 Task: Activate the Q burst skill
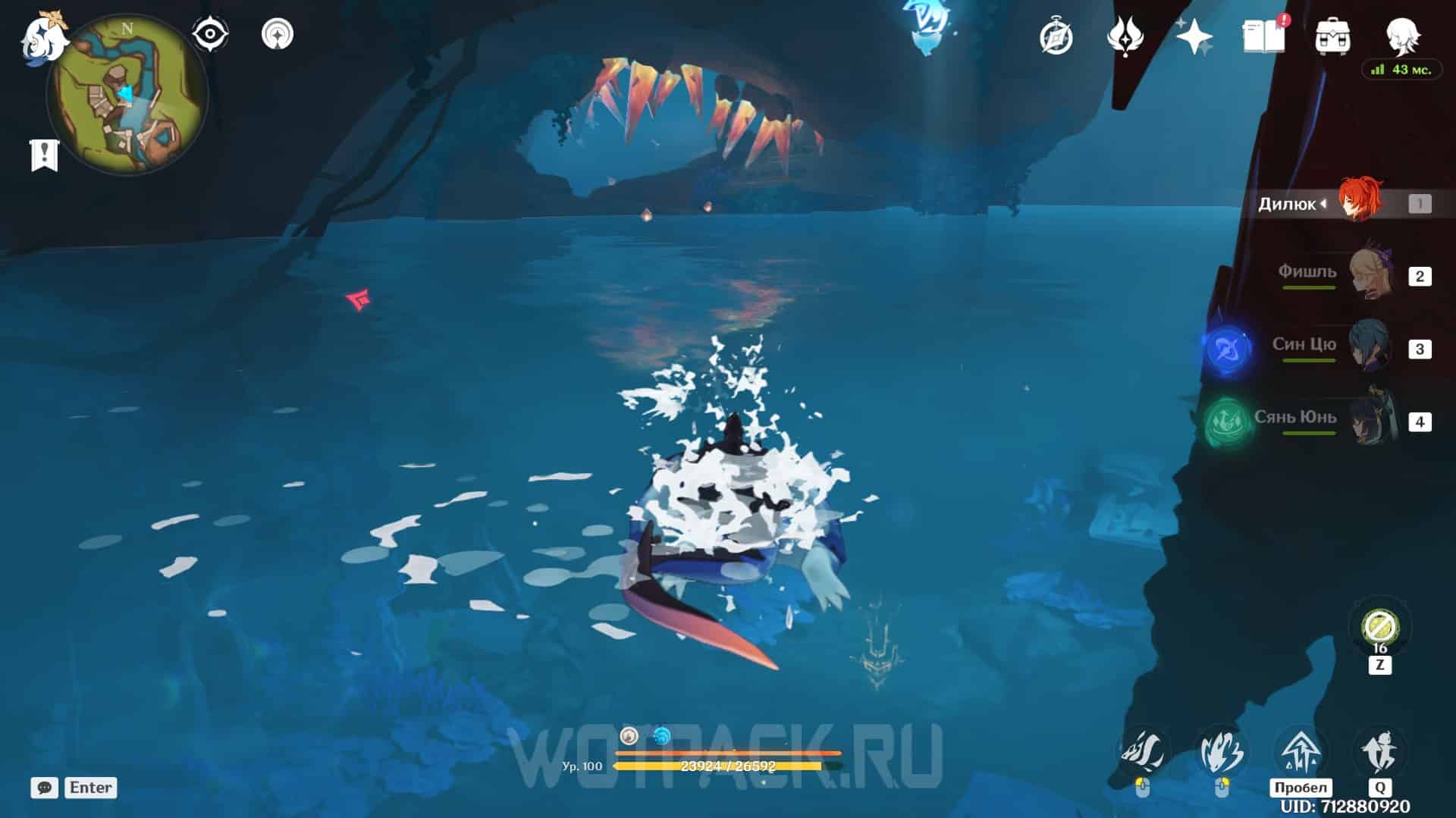[x=1379, y=753]
